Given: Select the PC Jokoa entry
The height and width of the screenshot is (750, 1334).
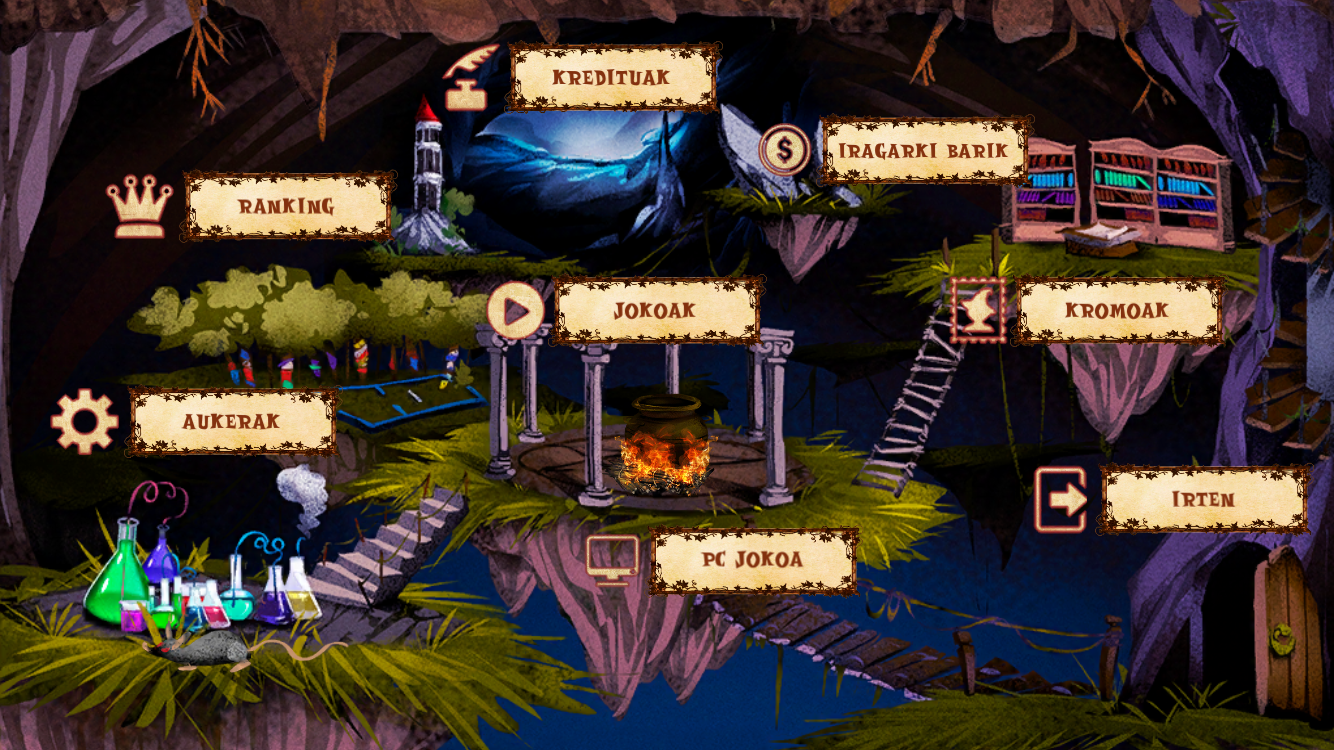Looking at the screenshot, I should point(754,560).
